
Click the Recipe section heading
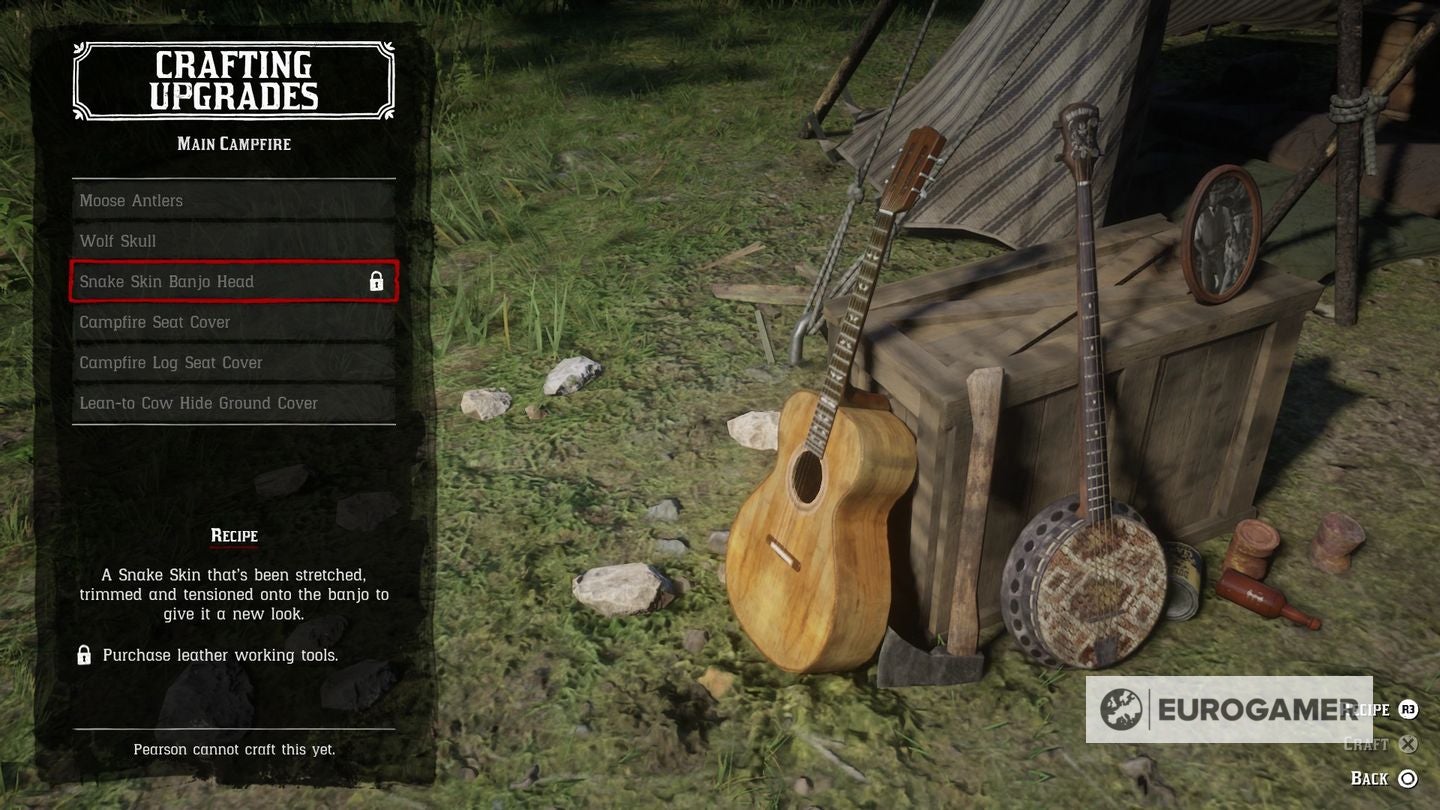click(x=233, y=534)
